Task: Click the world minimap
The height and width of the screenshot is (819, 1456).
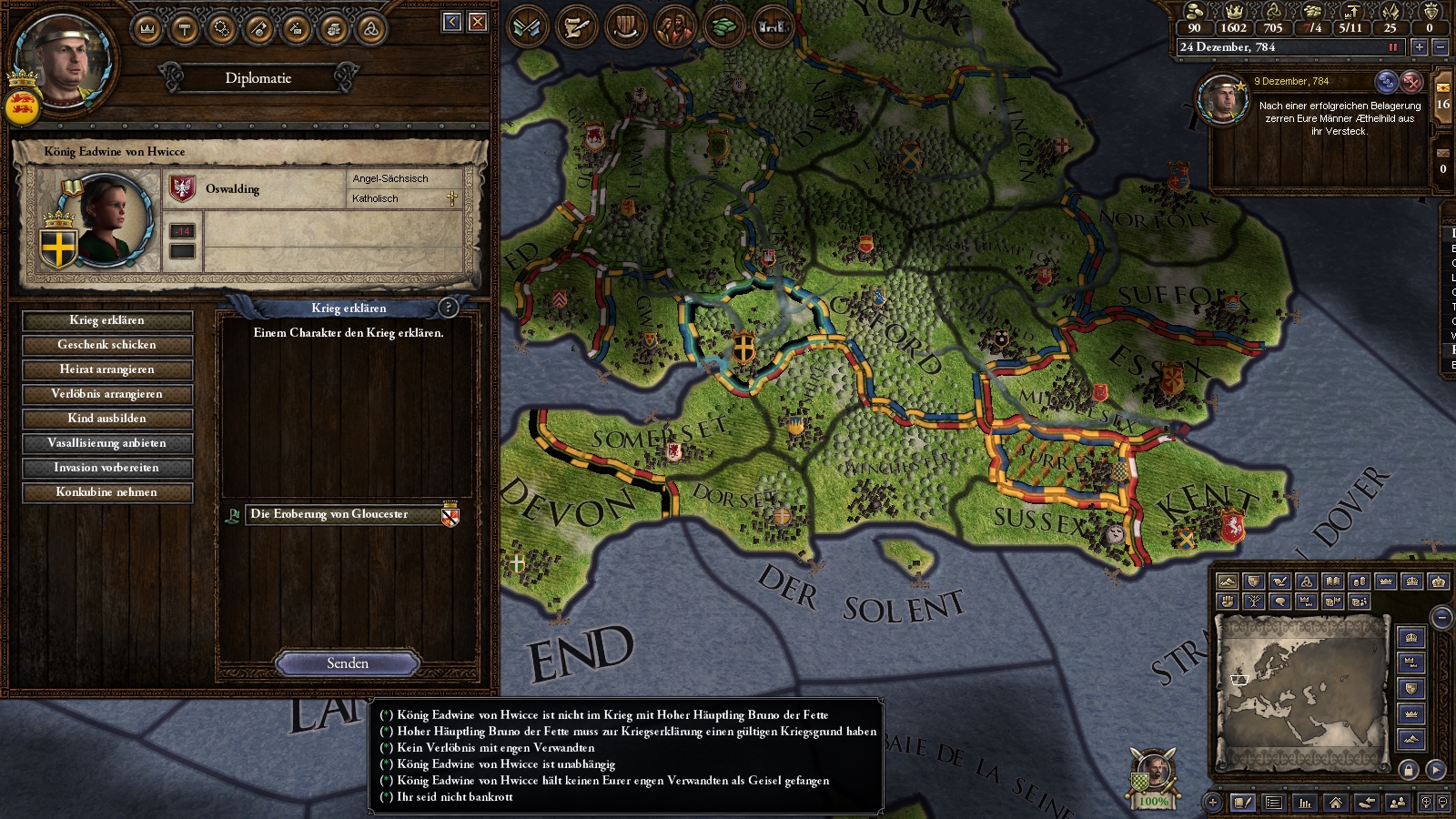Action: [1303, 693]
